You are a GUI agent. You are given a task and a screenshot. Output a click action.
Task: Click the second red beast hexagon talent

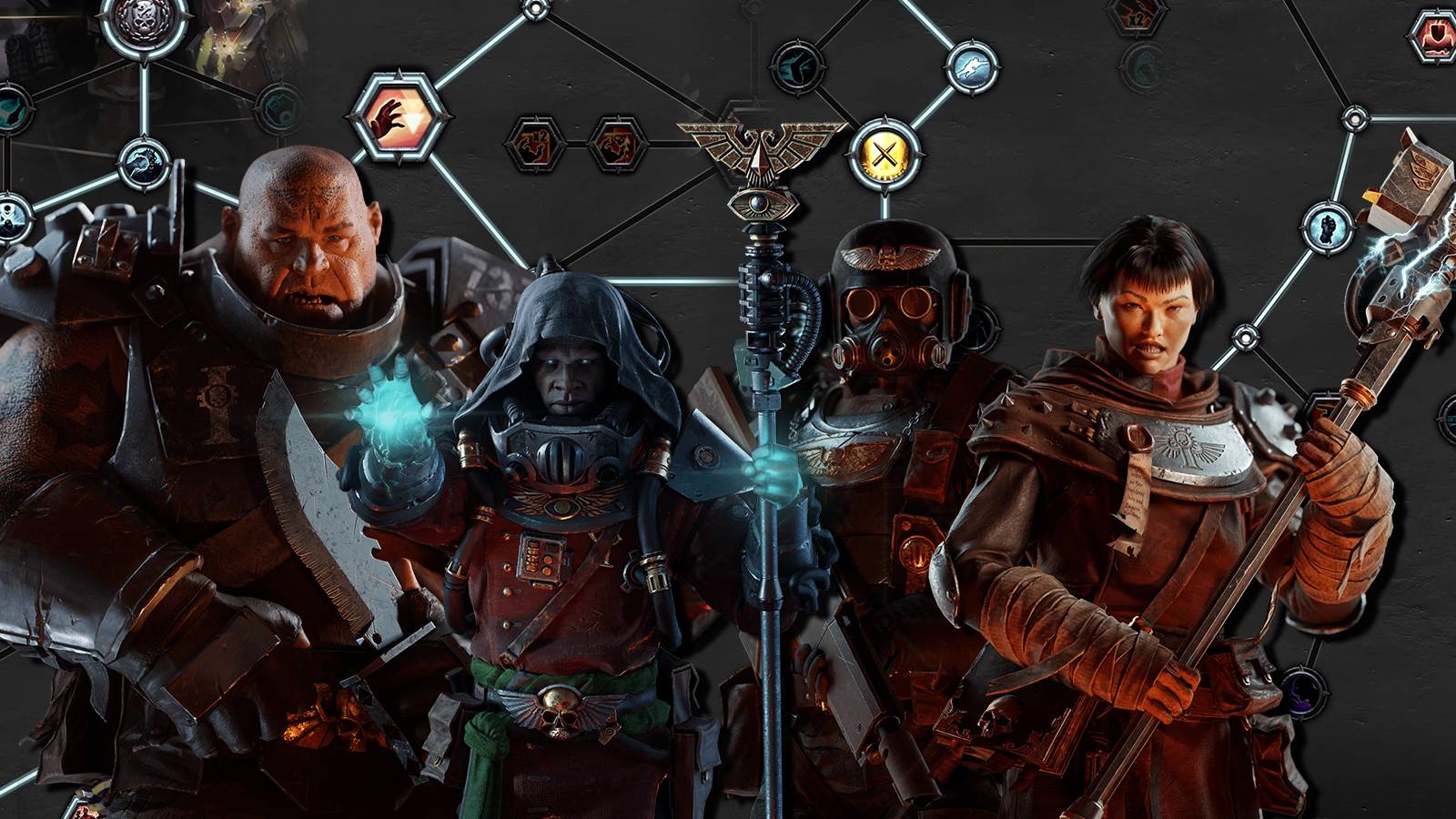click(x=616, y=145)
